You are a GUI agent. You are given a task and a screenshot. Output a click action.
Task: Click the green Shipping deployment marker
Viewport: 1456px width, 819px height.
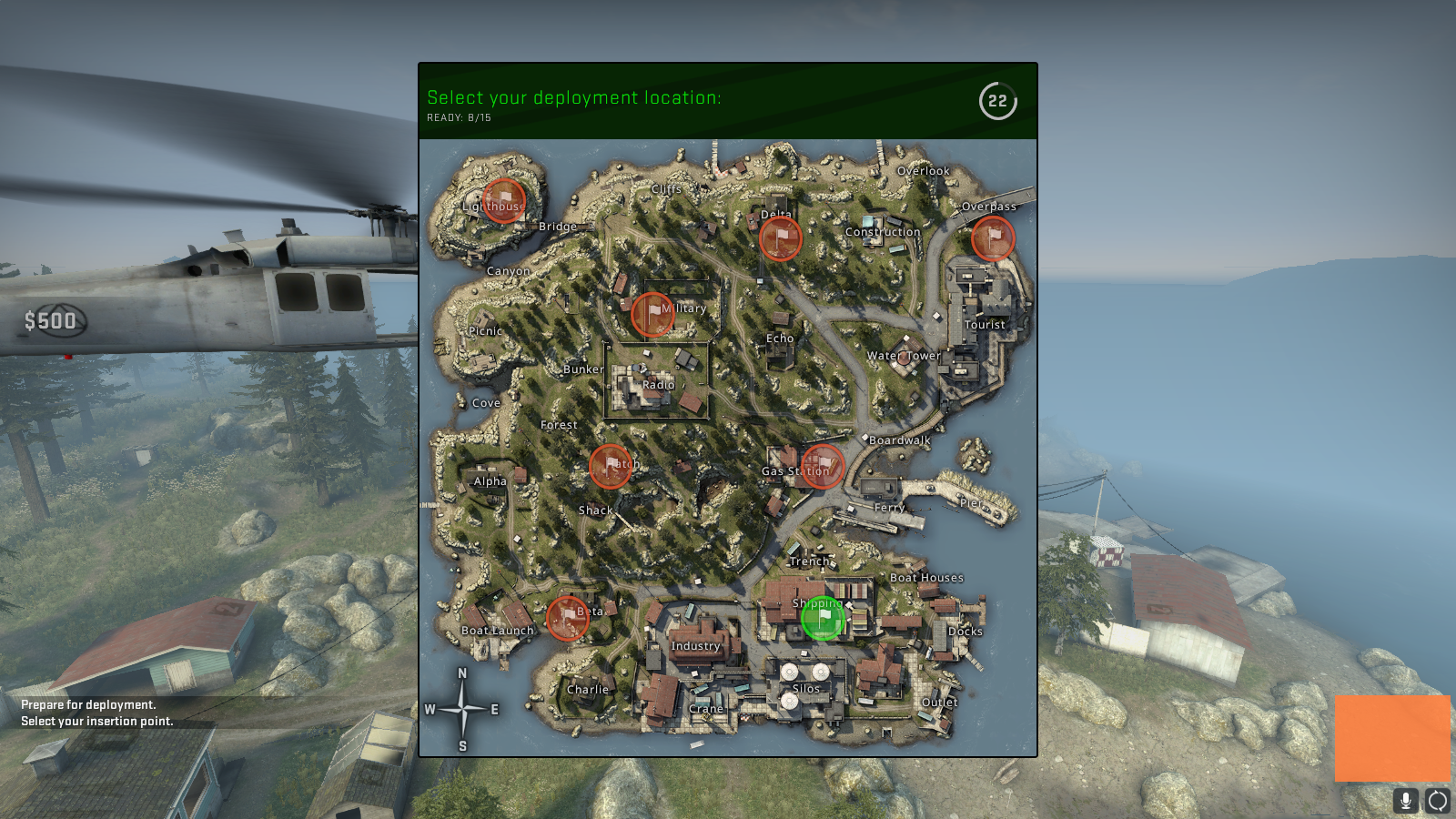coord(824,620)
